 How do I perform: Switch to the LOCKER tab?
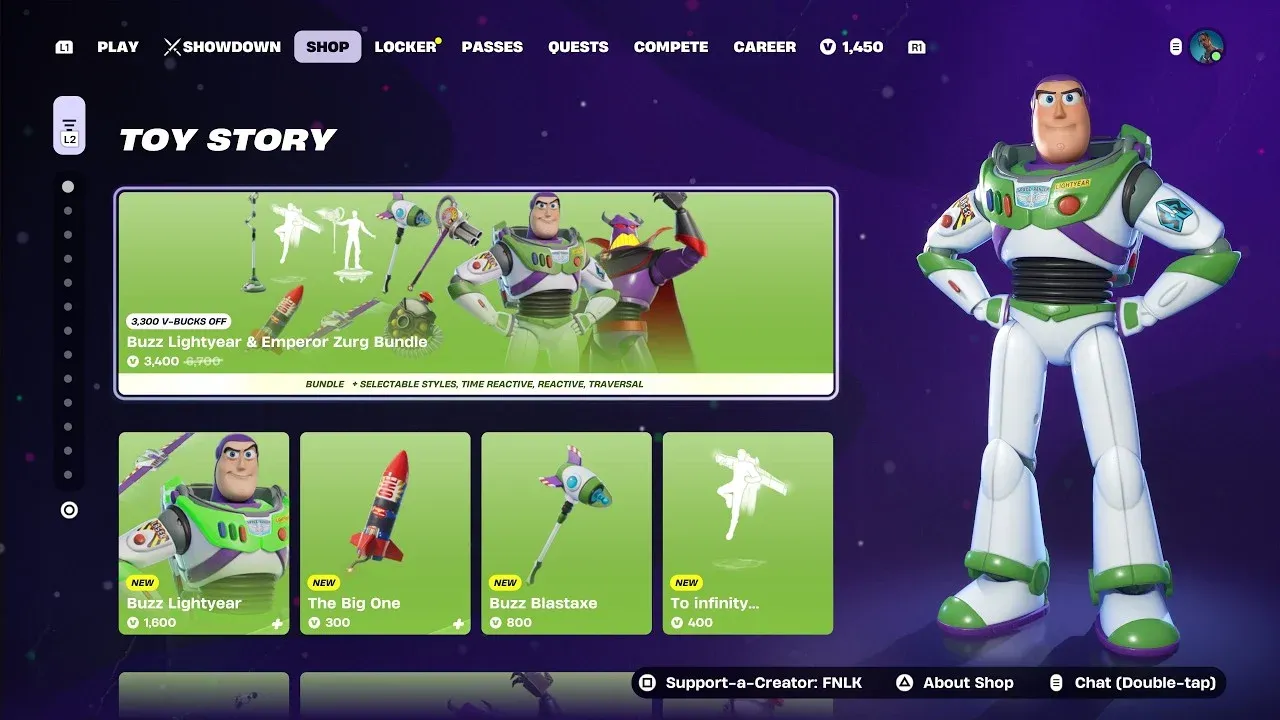point(404,46)
